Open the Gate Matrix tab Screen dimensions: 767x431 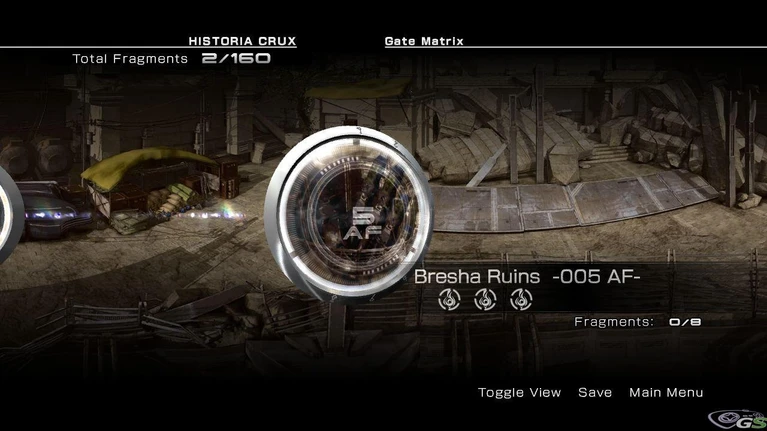(424, 41)
